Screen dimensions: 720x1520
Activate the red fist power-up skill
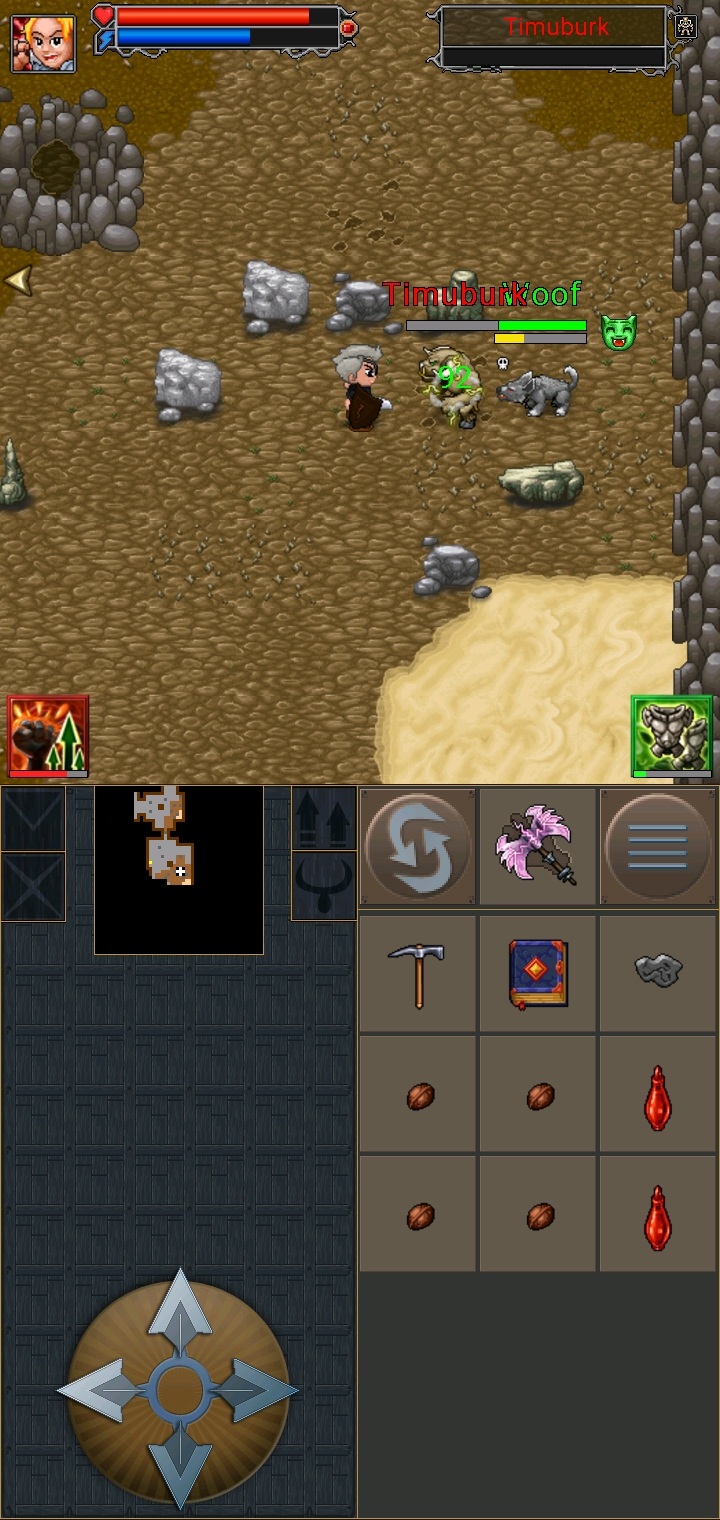48,736
